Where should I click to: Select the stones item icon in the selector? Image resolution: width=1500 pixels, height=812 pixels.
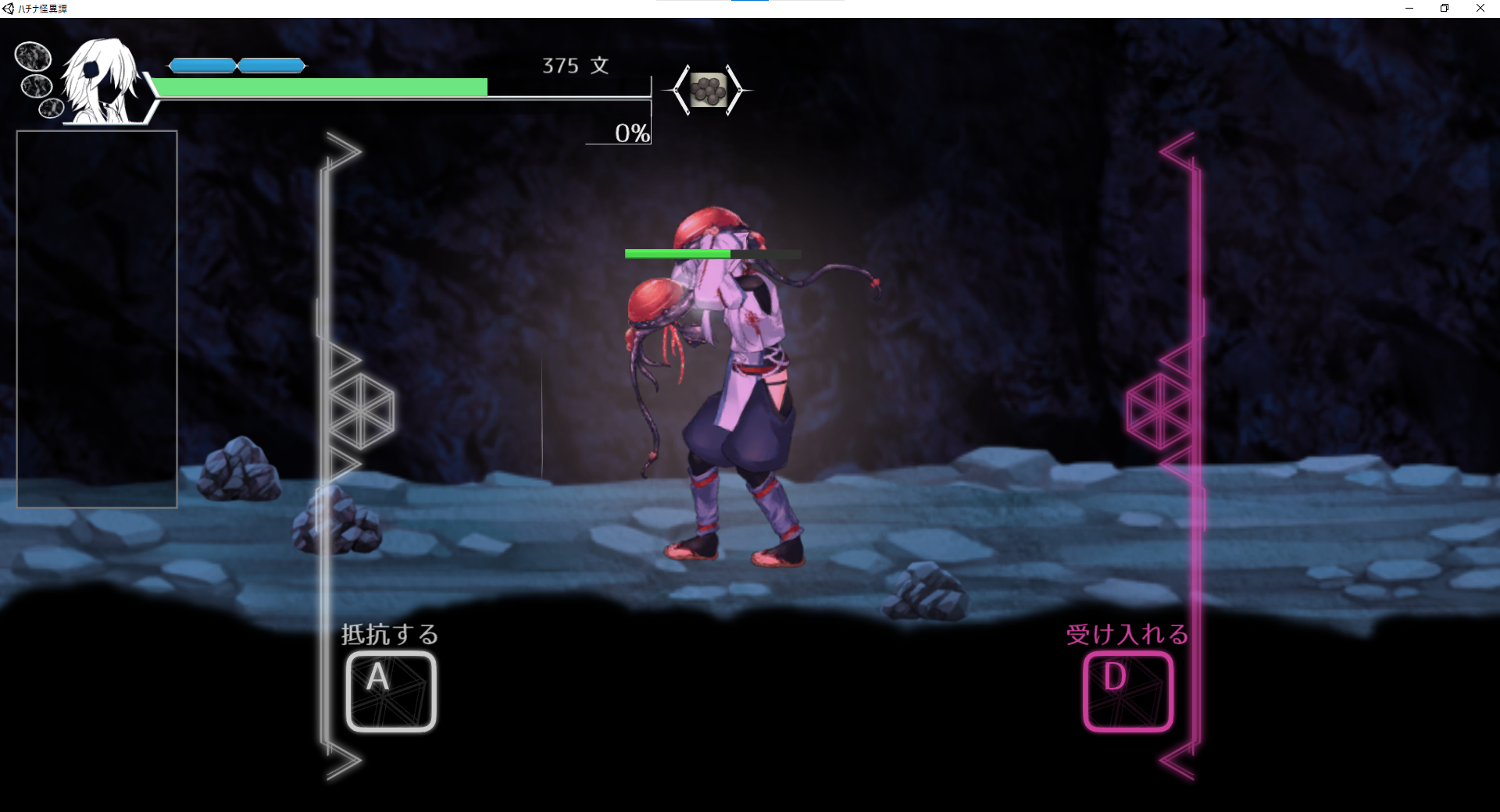point(708,91)
